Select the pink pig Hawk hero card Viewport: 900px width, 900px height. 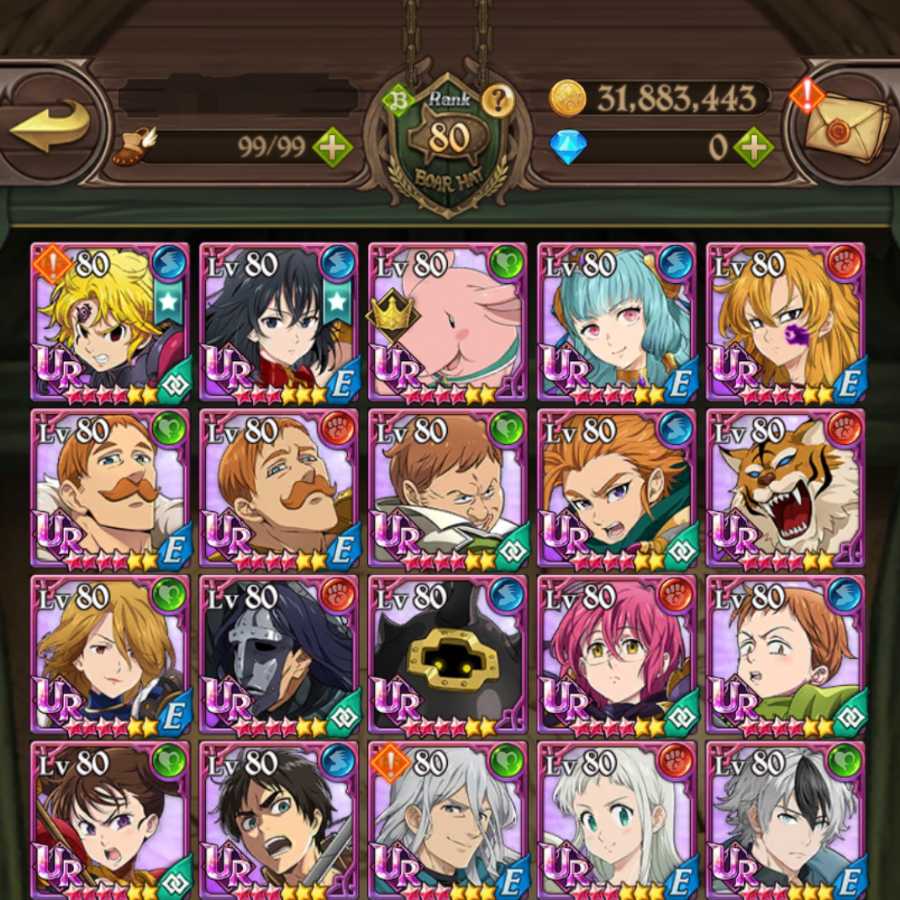tap(447, 321)
